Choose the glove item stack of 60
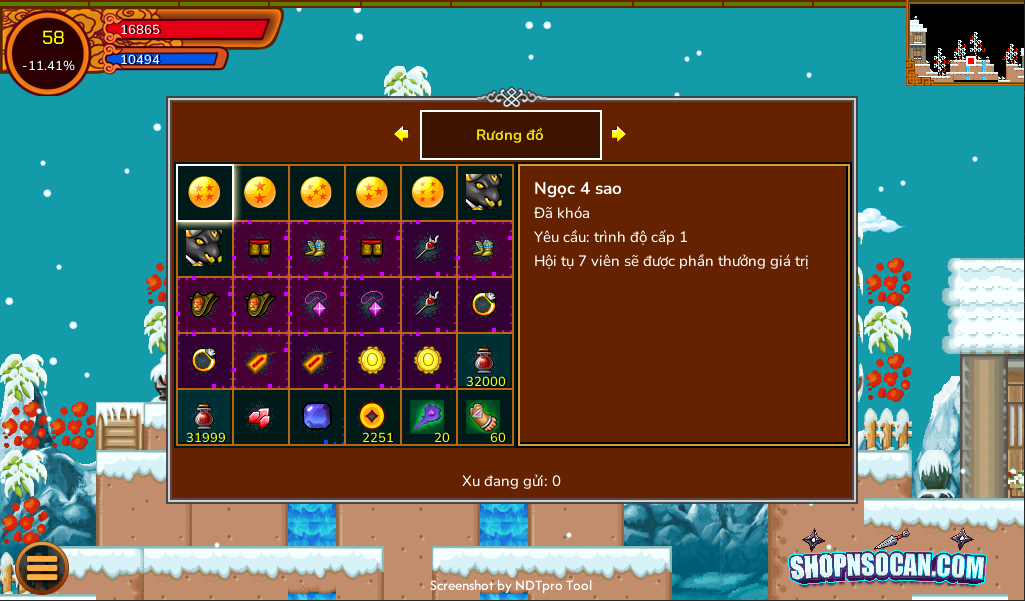The image size is (1025, 601). coord(485,417)
